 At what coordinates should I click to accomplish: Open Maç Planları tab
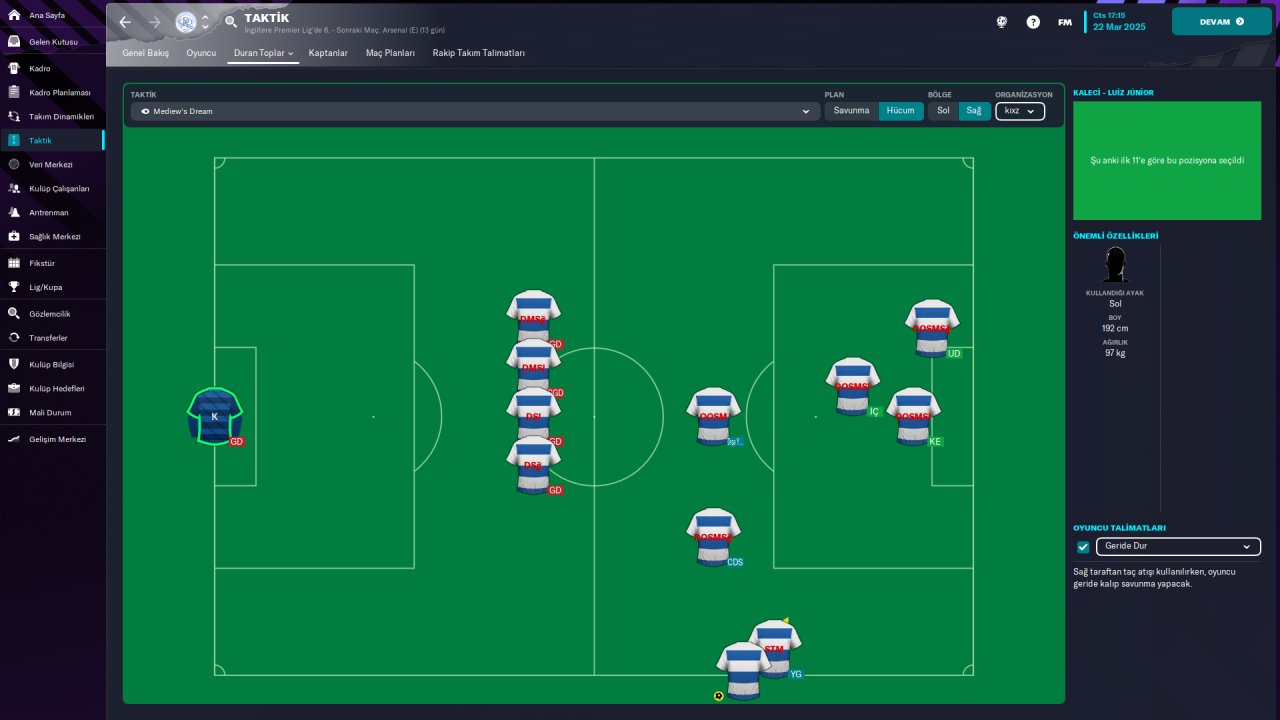point(390,52)
